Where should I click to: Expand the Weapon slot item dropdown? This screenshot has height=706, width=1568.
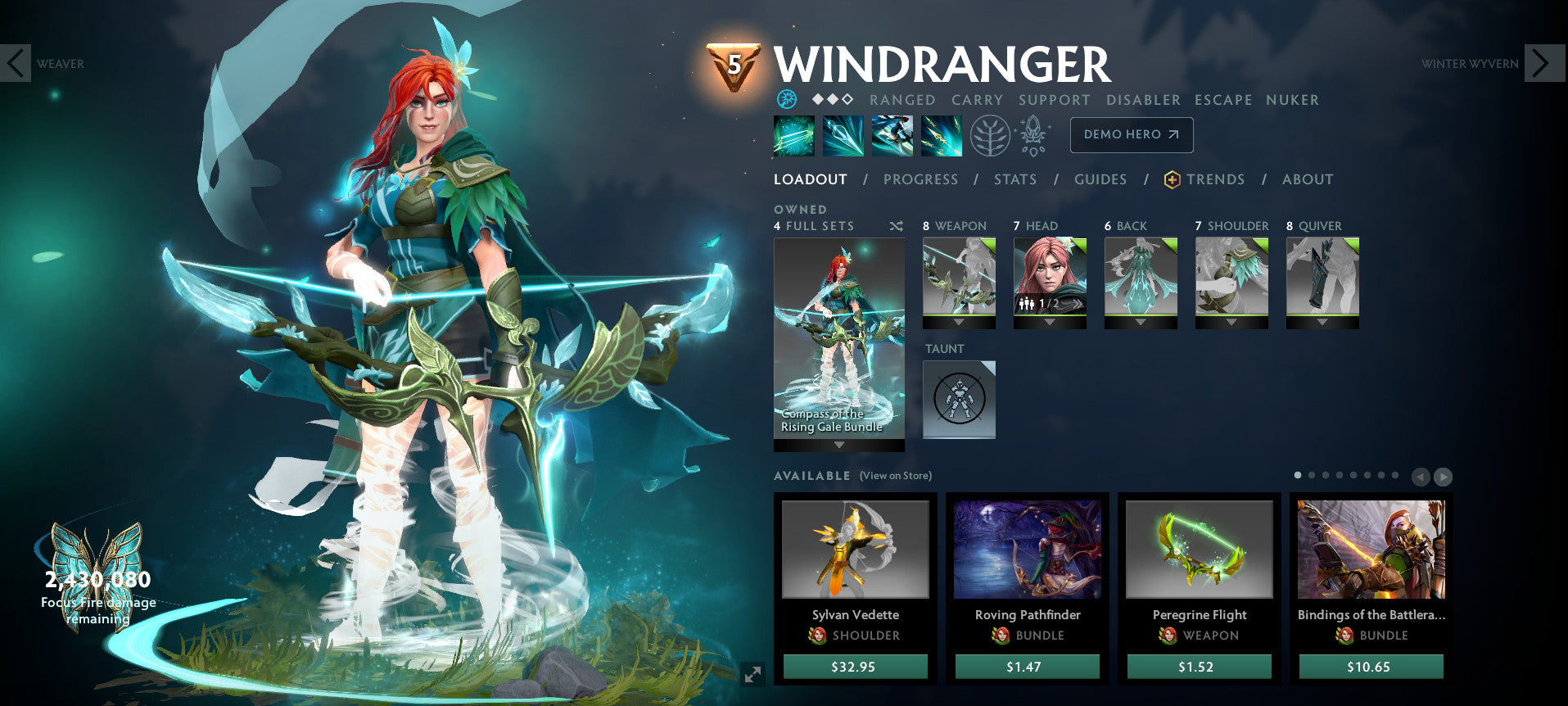click(x=959, y=323)
